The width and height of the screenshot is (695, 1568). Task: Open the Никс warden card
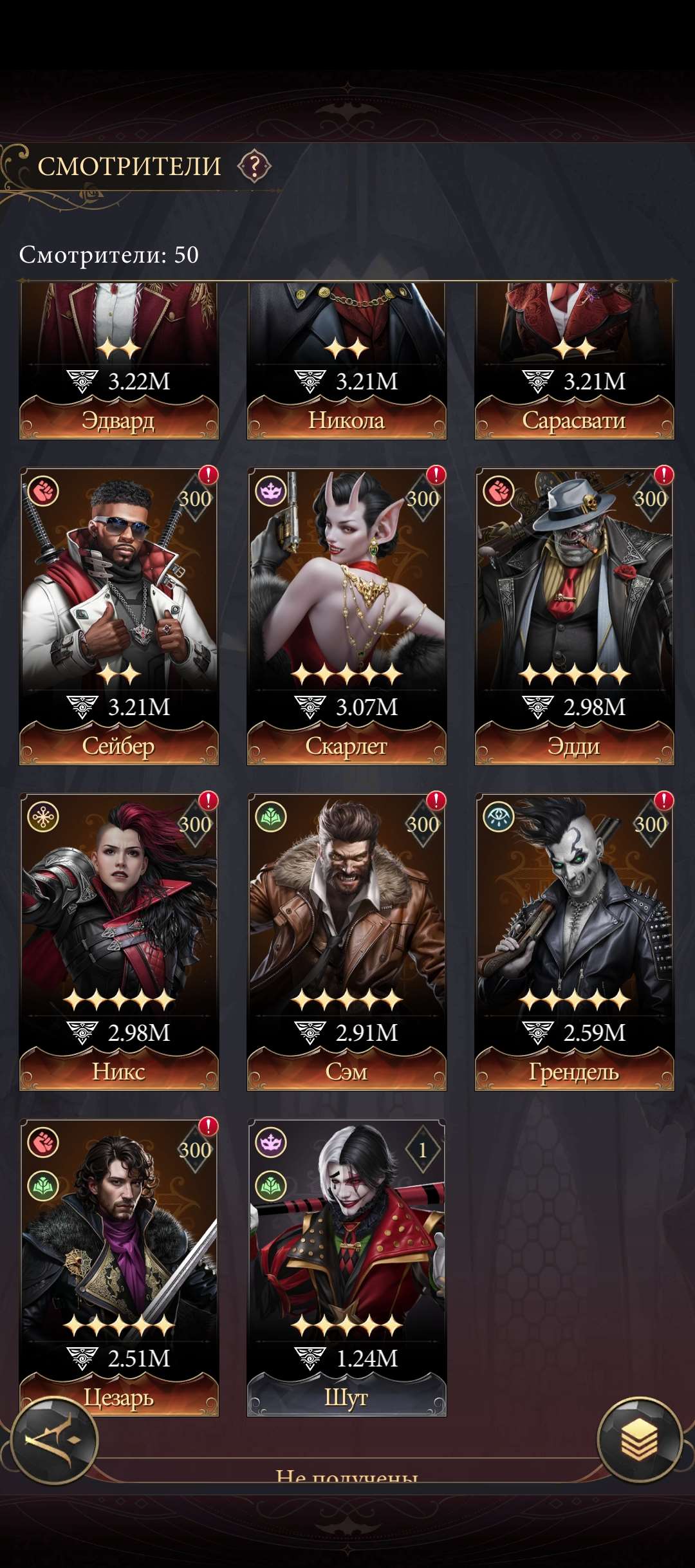(x=119, y=941)
